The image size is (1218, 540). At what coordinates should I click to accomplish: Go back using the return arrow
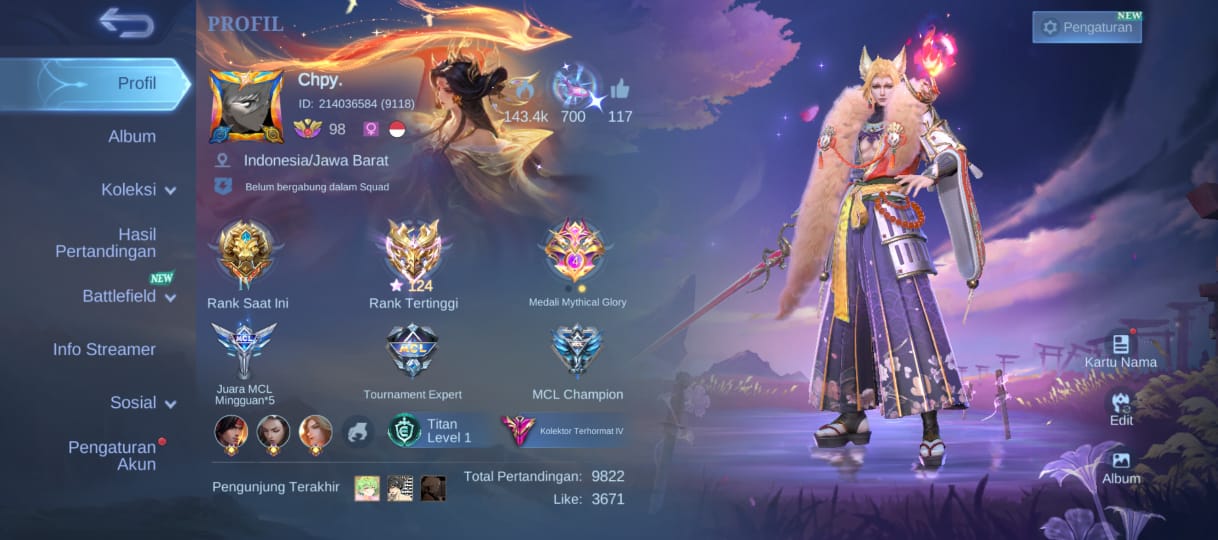126,22
